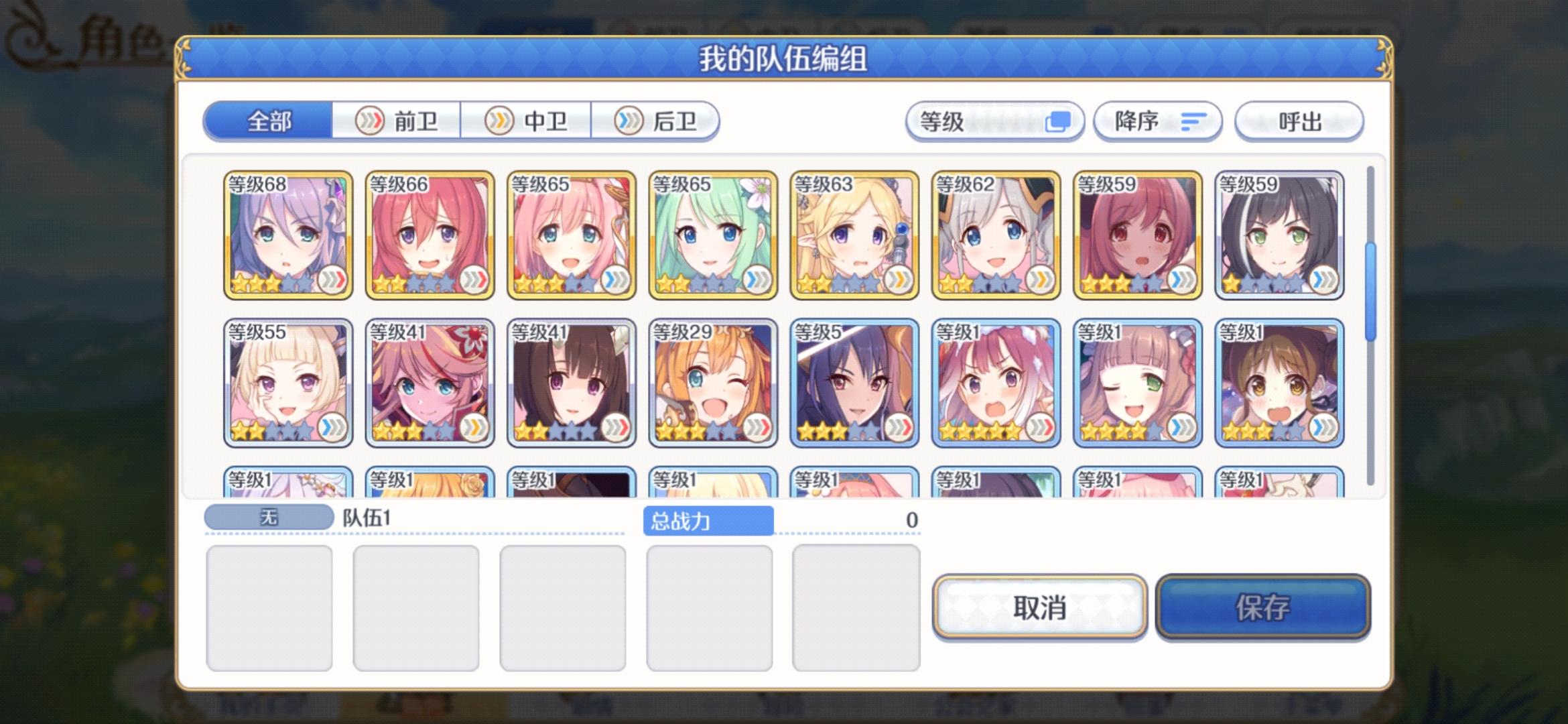
Task: Toggle the 降序 descending sort order
Action: tap(1157, 121)
